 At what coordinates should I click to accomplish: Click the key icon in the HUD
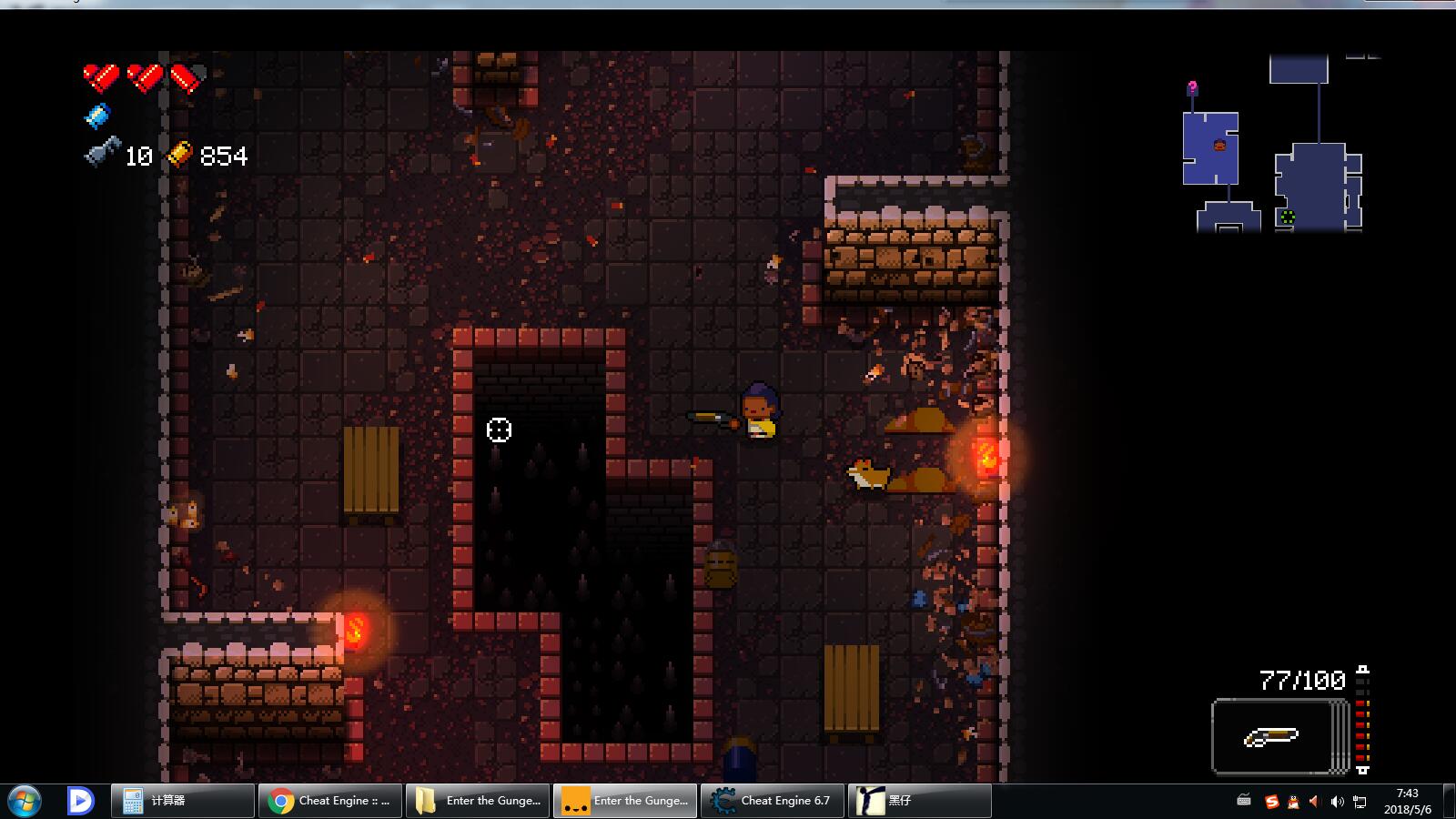102,152
